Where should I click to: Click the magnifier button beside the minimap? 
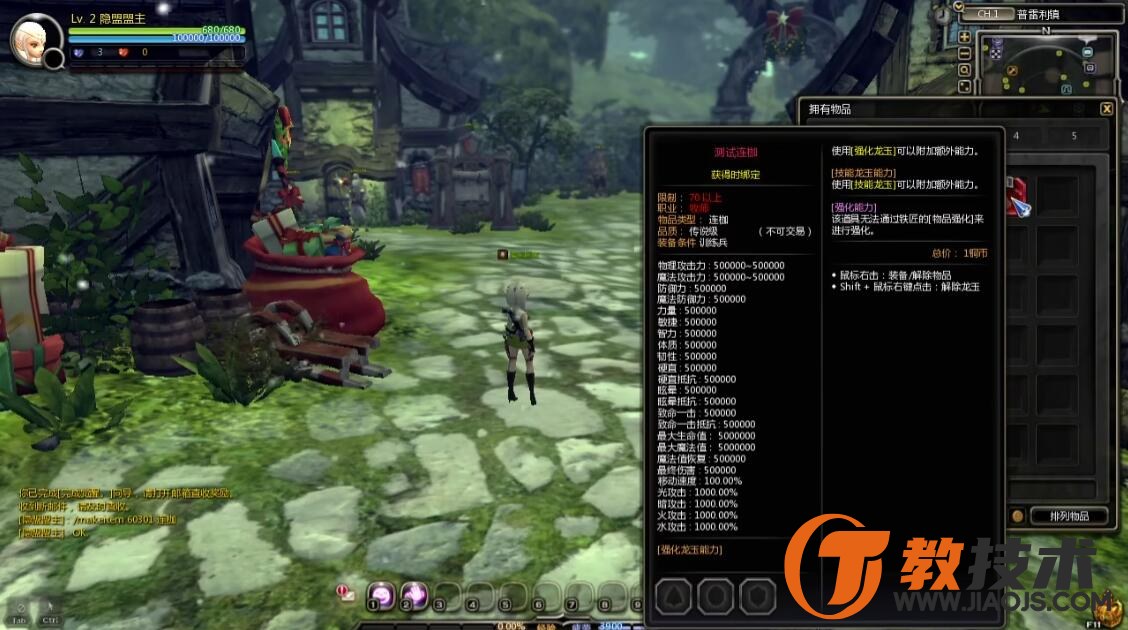click(964, 70)
